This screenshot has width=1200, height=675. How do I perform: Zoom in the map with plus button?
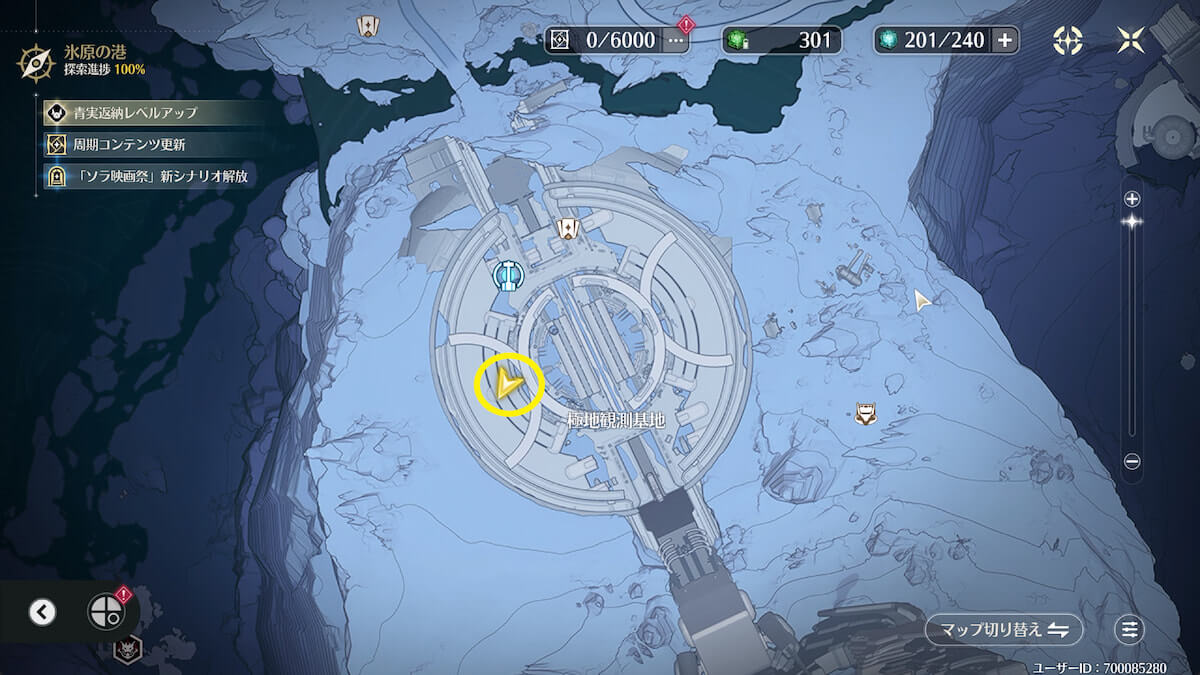tap(1132, 199)
